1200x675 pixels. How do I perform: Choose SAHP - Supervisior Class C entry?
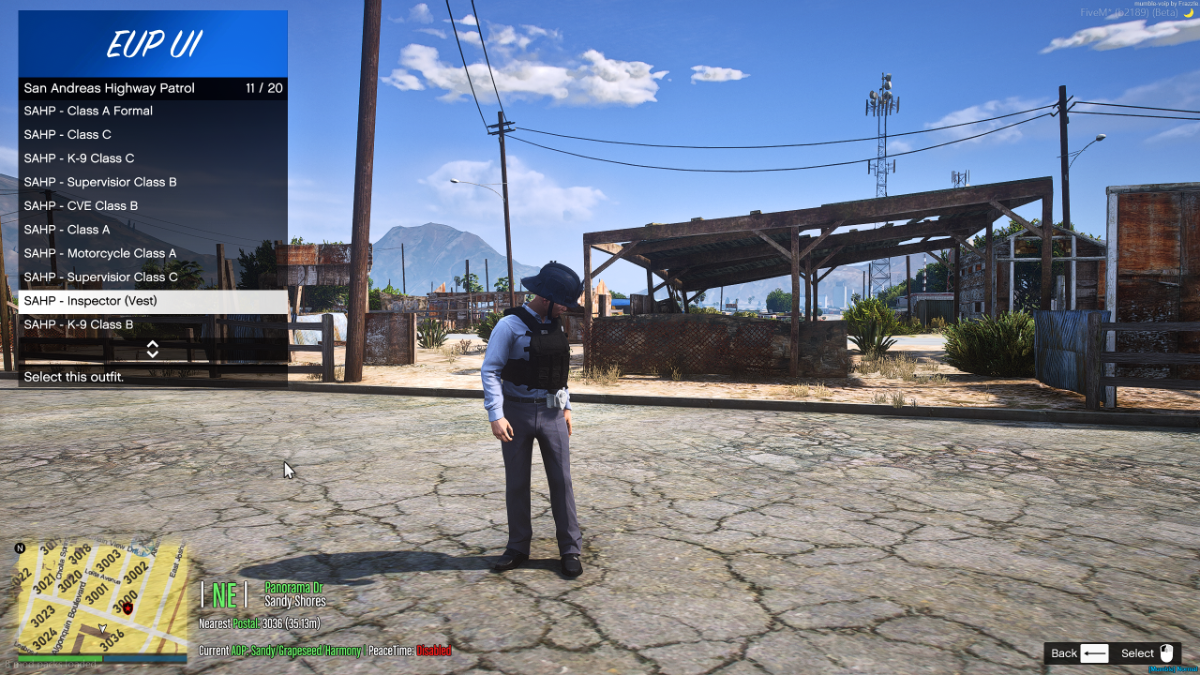click(152, 277)
